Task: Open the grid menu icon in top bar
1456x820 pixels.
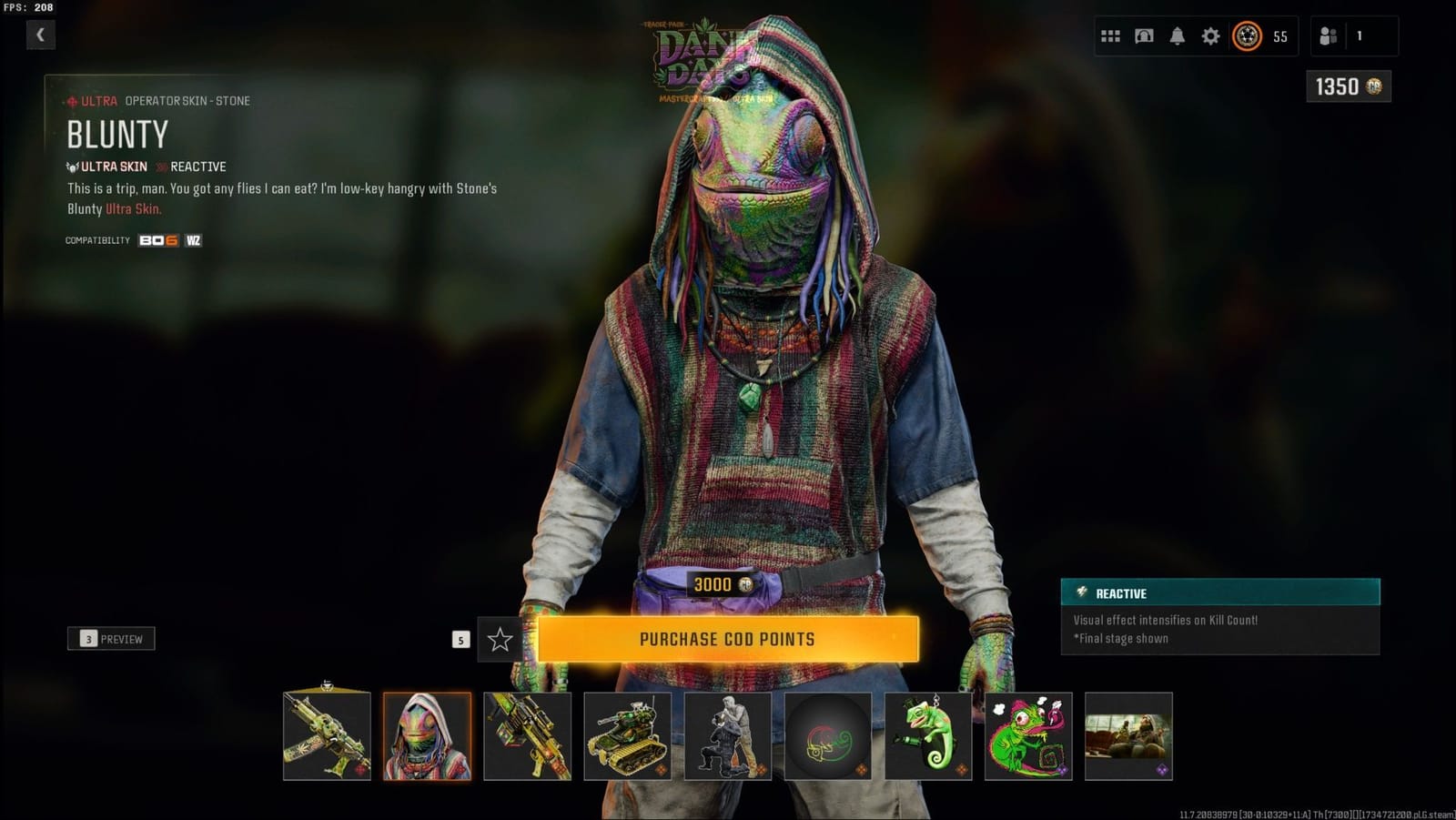Action: coord(1111,37)
